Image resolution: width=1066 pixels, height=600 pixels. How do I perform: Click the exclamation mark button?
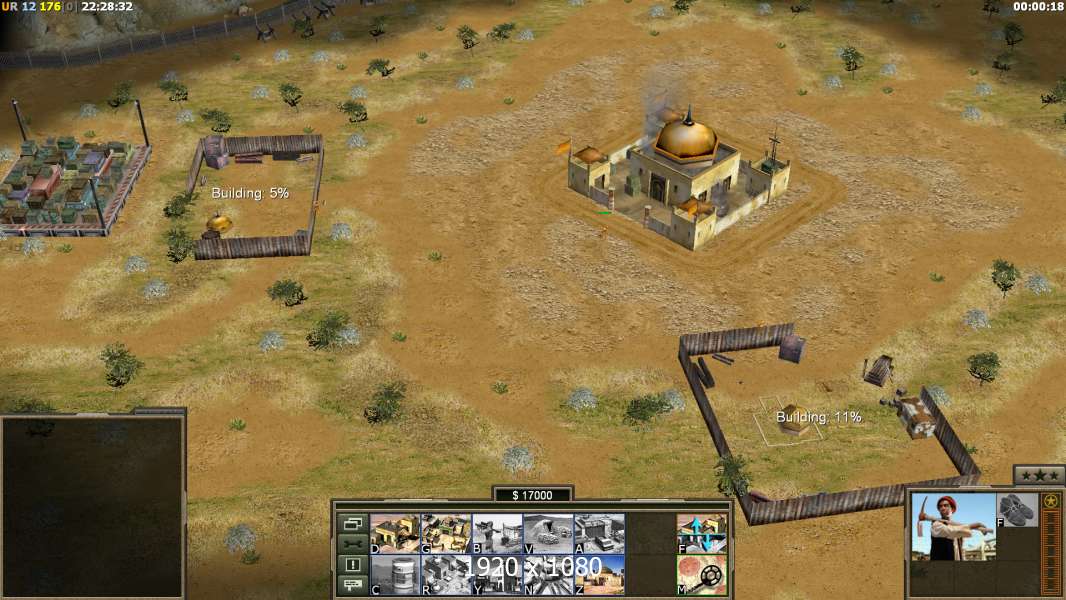click(x=352, y=565)
